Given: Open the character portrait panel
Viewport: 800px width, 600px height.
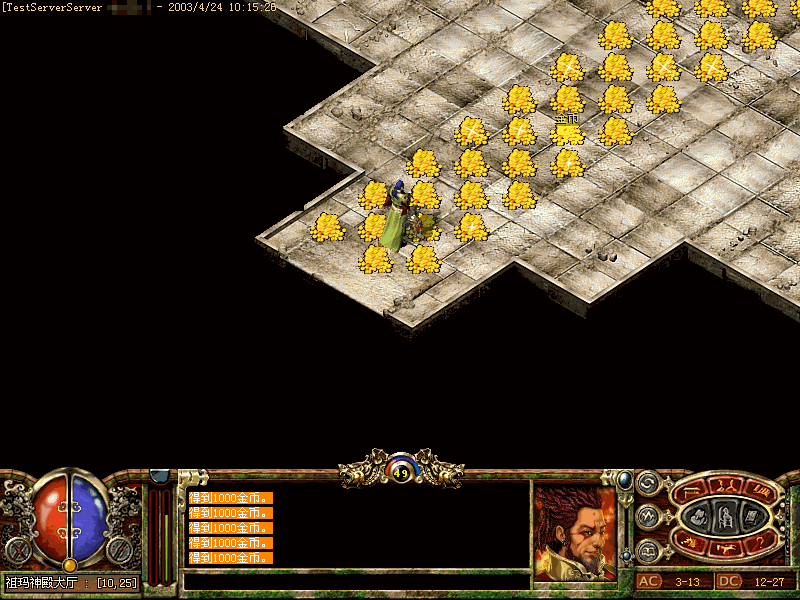Looking at the screenshot, I should click(x=573, y=531).
